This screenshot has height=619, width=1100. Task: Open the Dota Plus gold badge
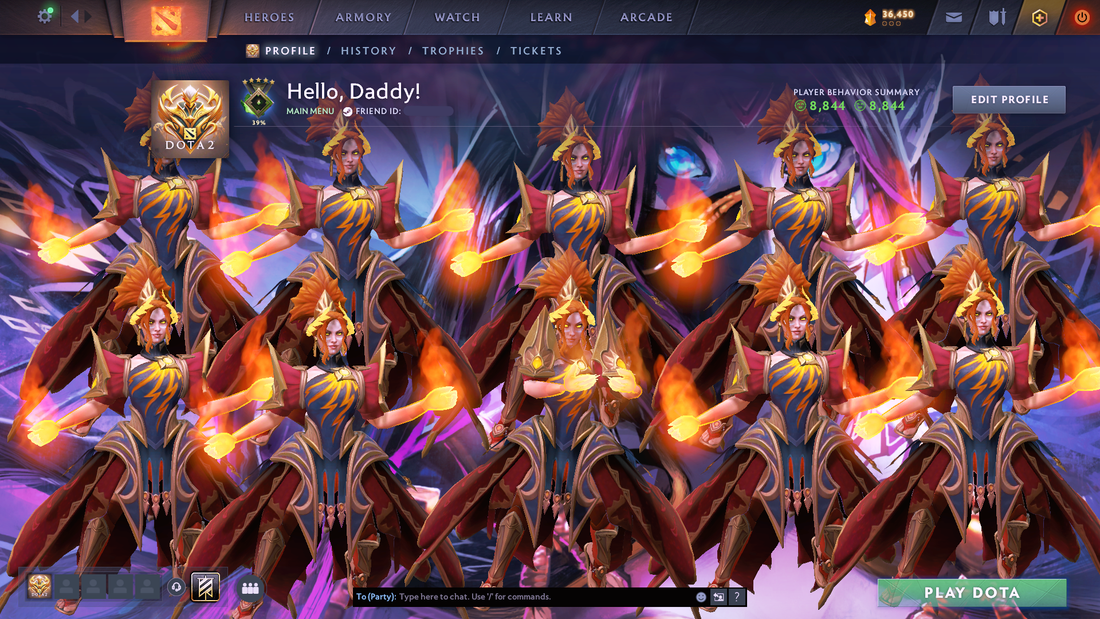pyautogui.click(x=1039, y=17)
